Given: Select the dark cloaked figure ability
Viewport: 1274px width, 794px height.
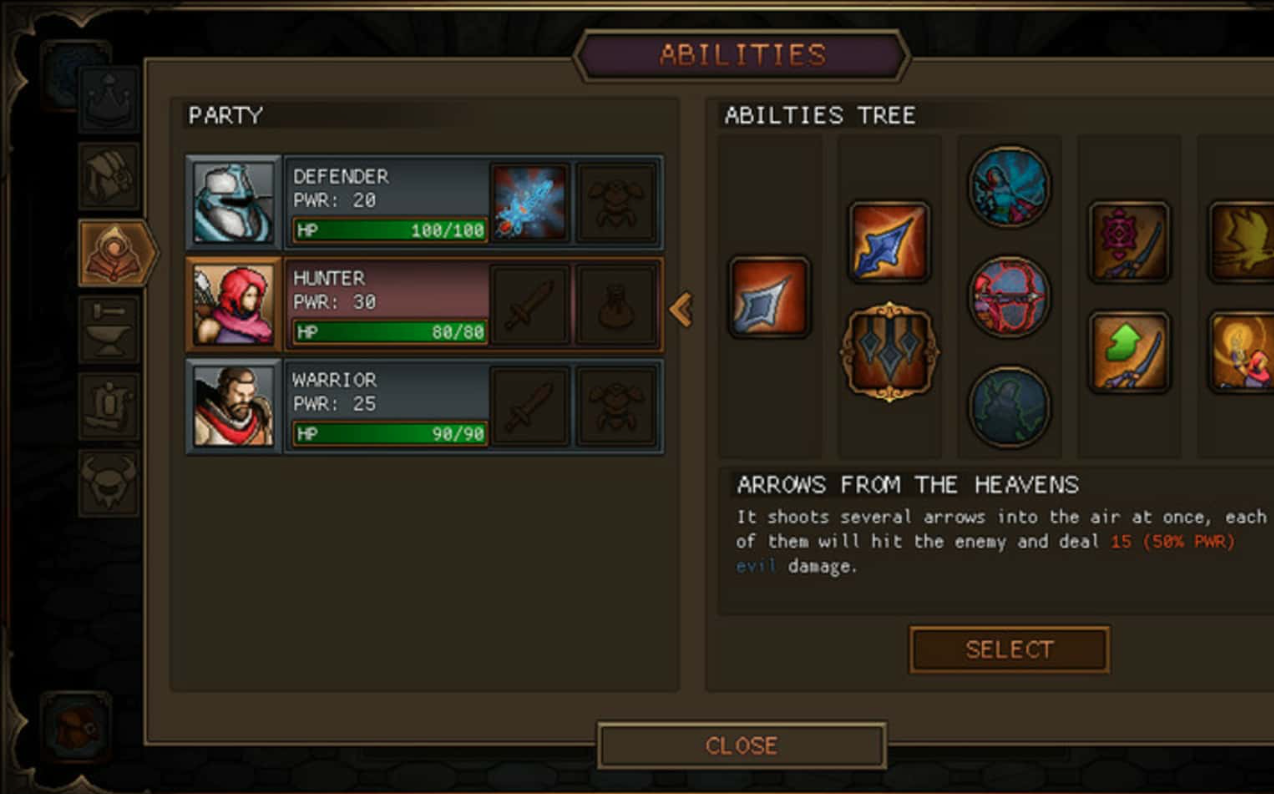Looking at the screenshot, I should click(x=1009, y=406).
